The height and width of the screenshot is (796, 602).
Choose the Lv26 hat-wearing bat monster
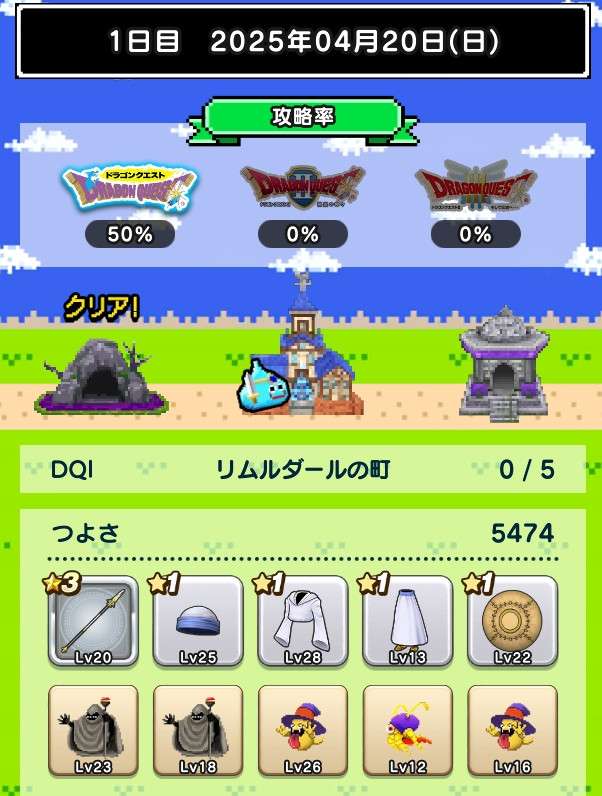point(302,731)
